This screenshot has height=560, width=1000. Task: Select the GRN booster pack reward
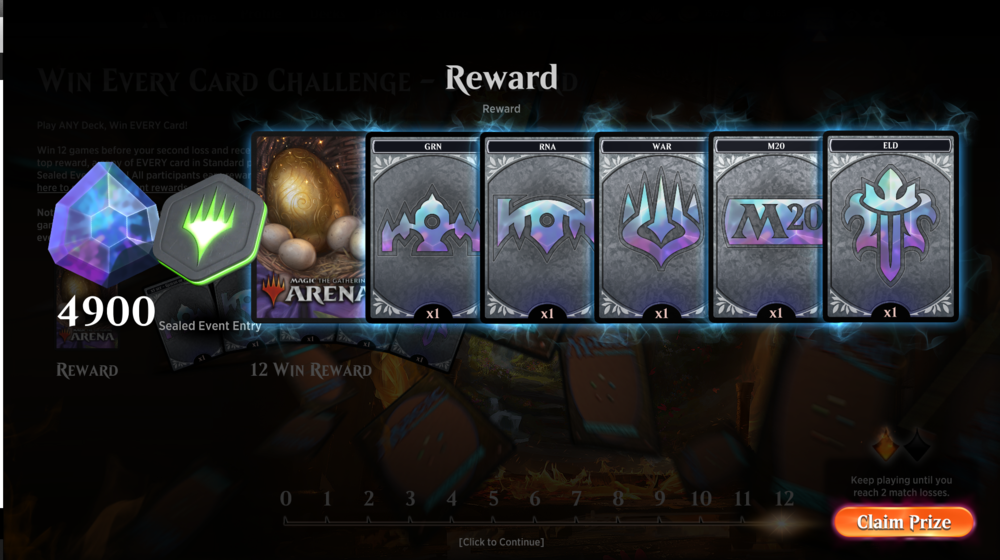coord(423,228)
